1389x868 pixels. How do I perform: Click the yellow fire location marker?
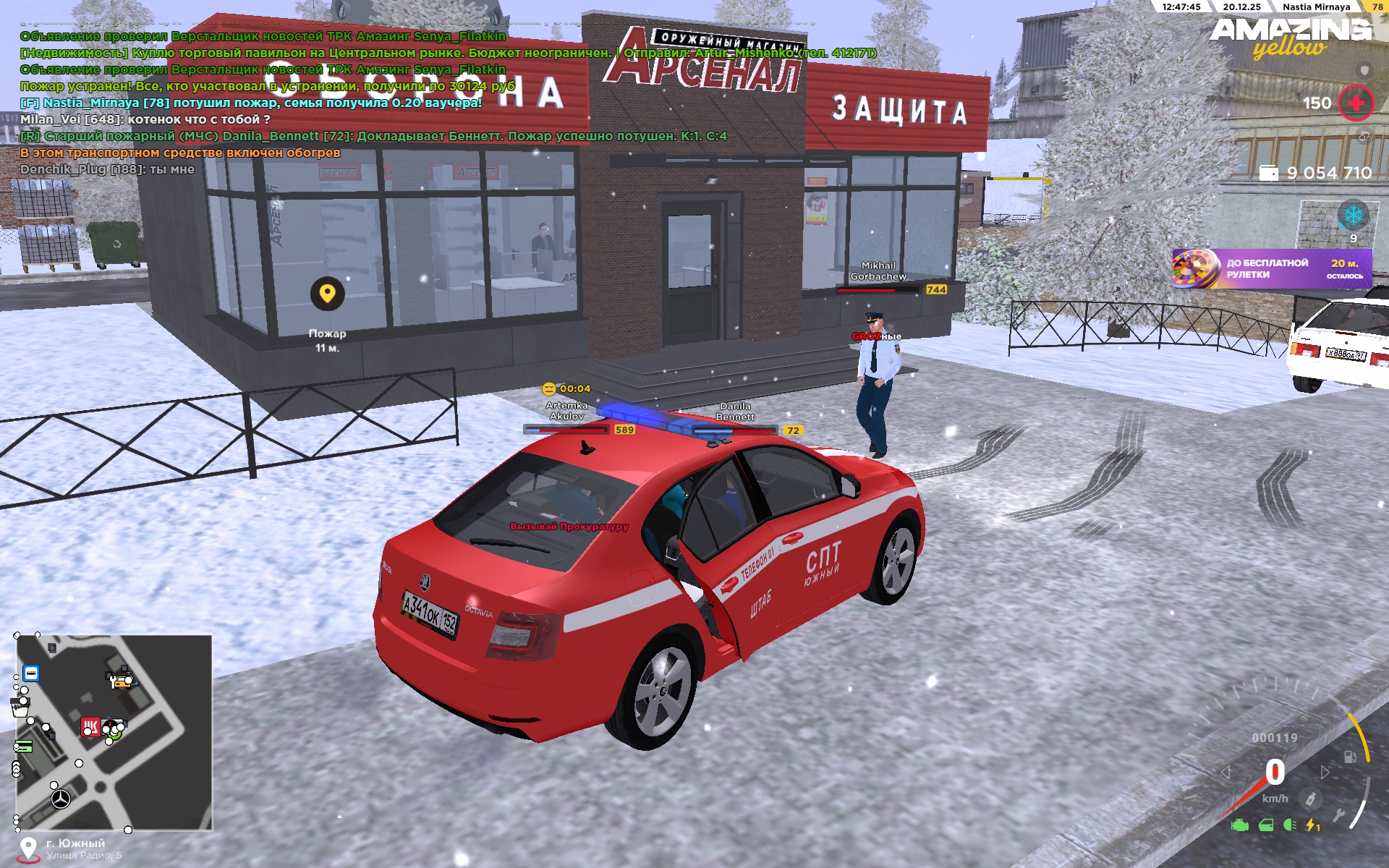click(327, 294)
